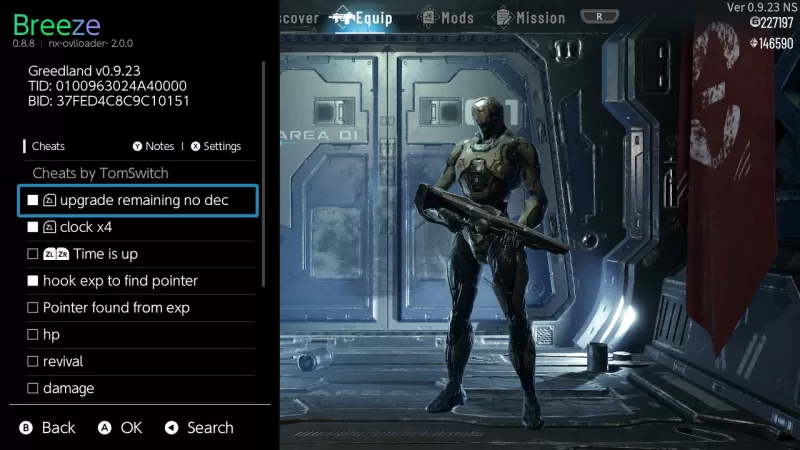Open the Notes section in Breeze

[153, 146]
